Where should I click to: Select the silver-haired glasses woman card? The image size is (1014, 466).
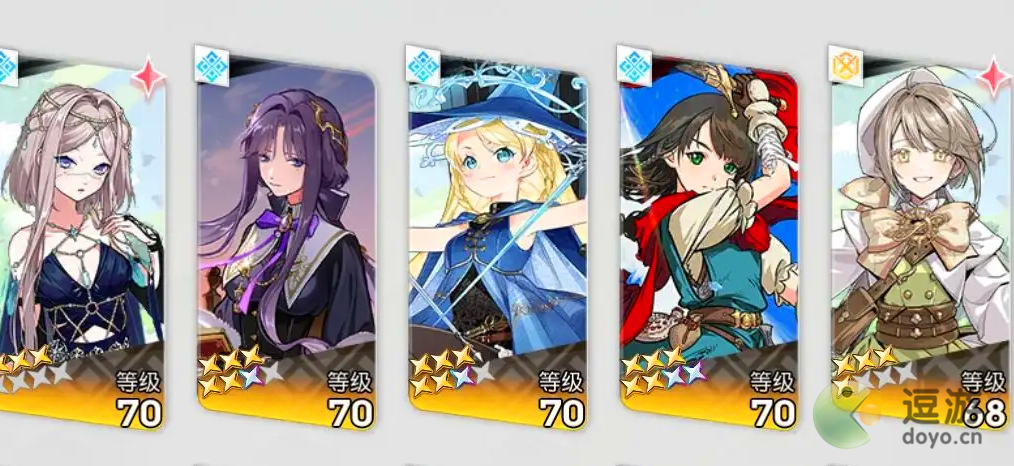pyautogui.click(x=80, y=240)
